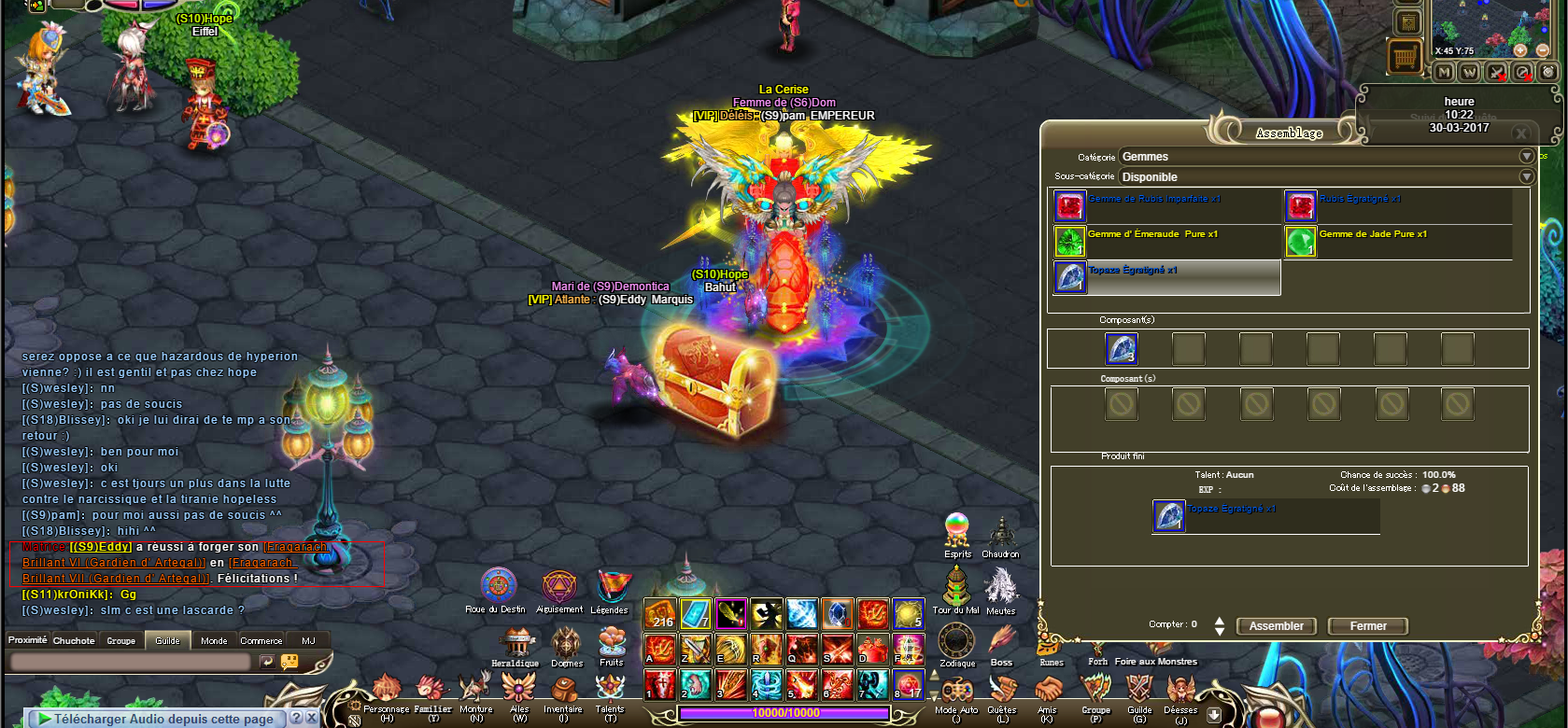
Task: Open the Quêtes quest log
Action: coord(1002,692)
